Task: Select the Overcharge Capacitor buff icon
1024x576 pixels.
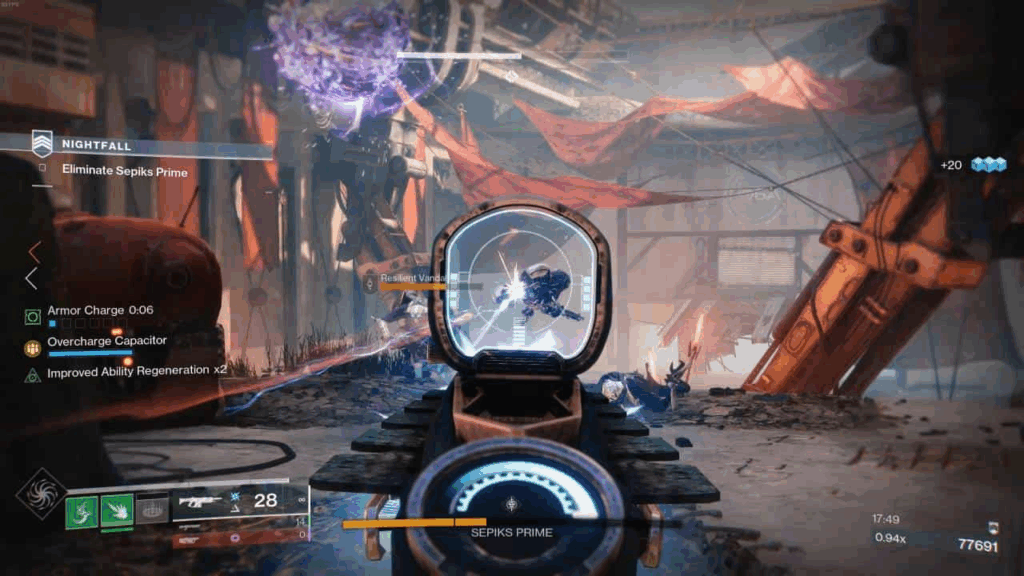Action: pos(33,346)
